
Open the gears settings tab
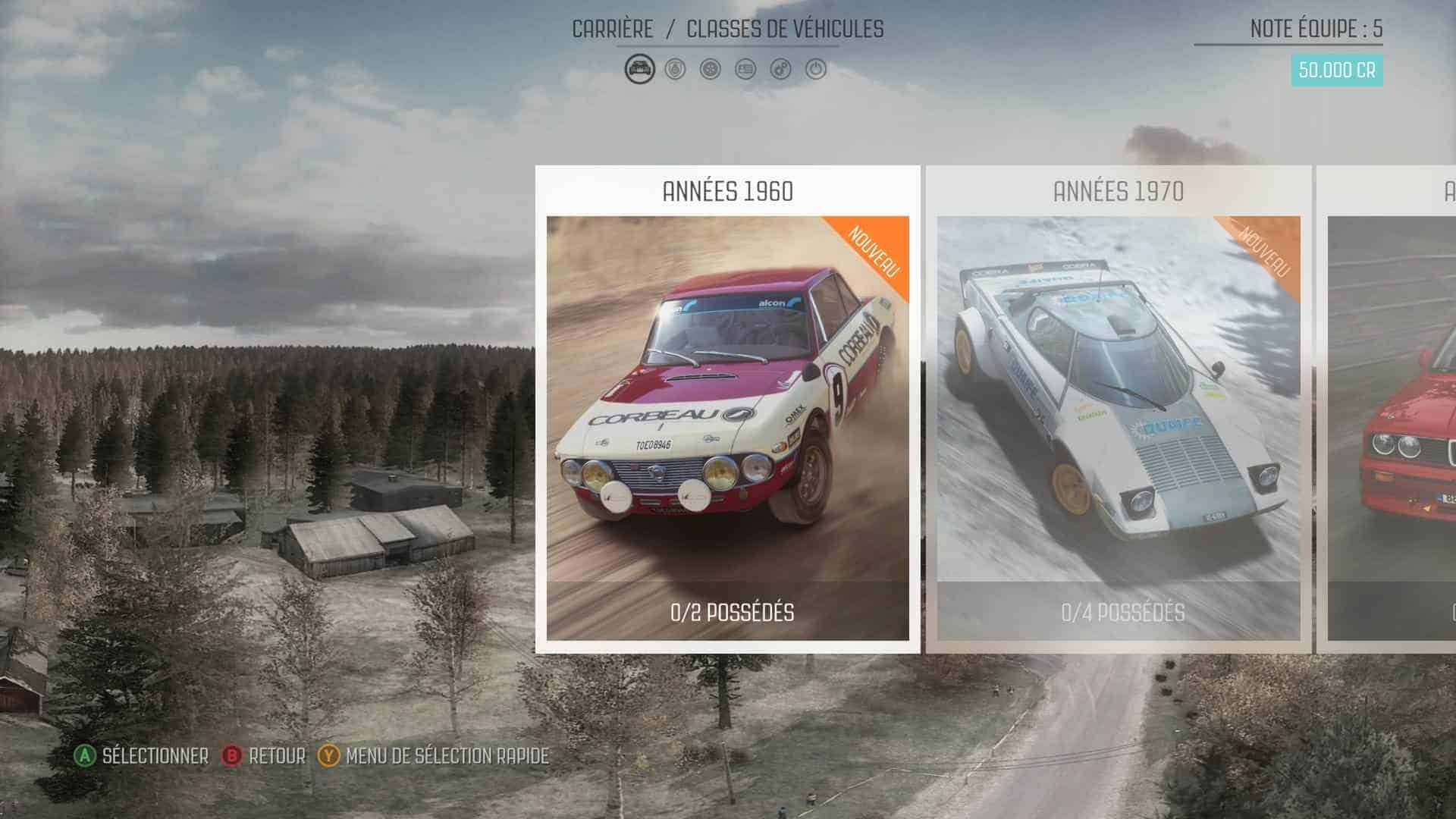point(781,70)
